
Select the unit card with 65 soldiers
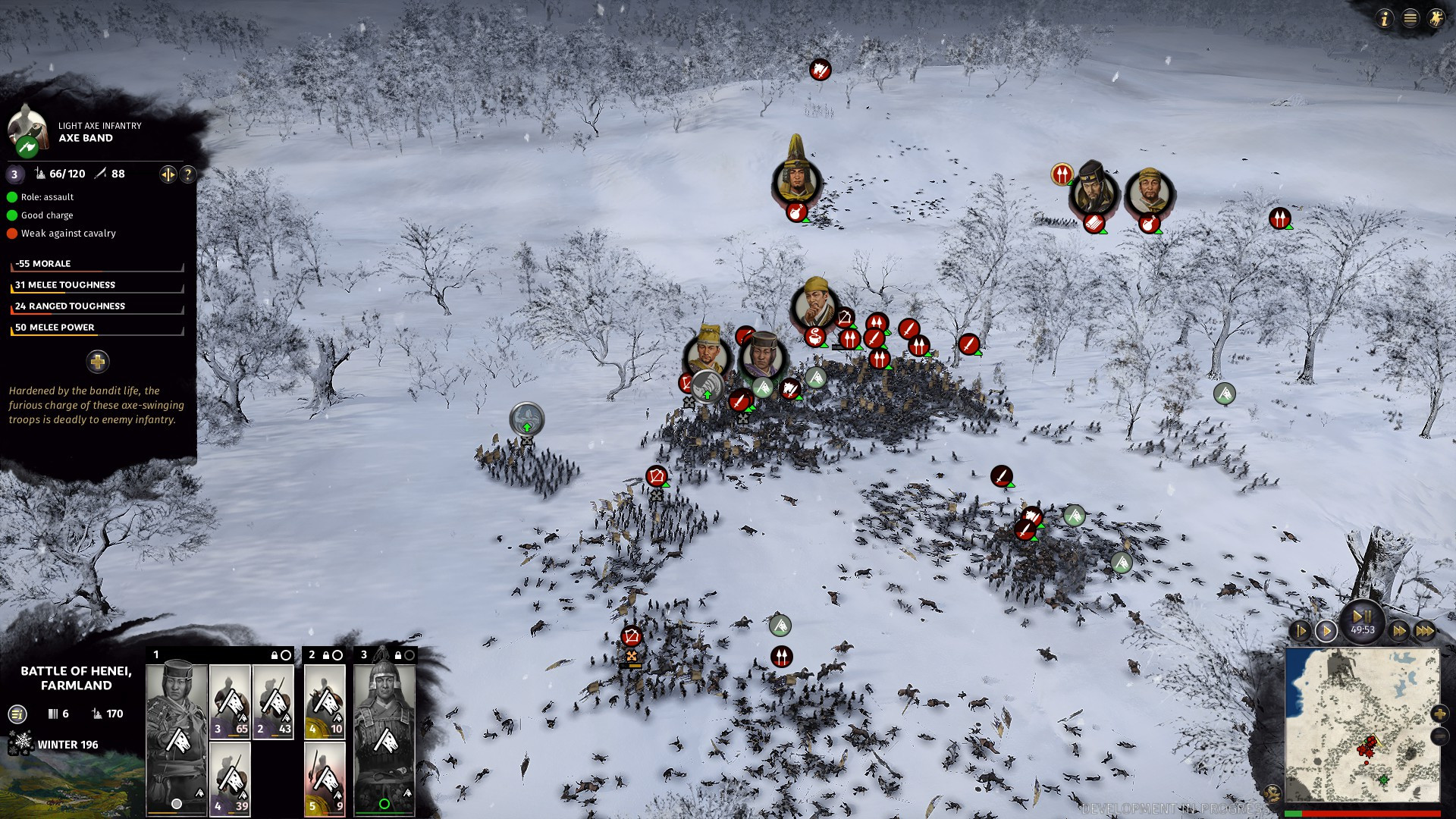pyautogui.click(x=230, y=701)
